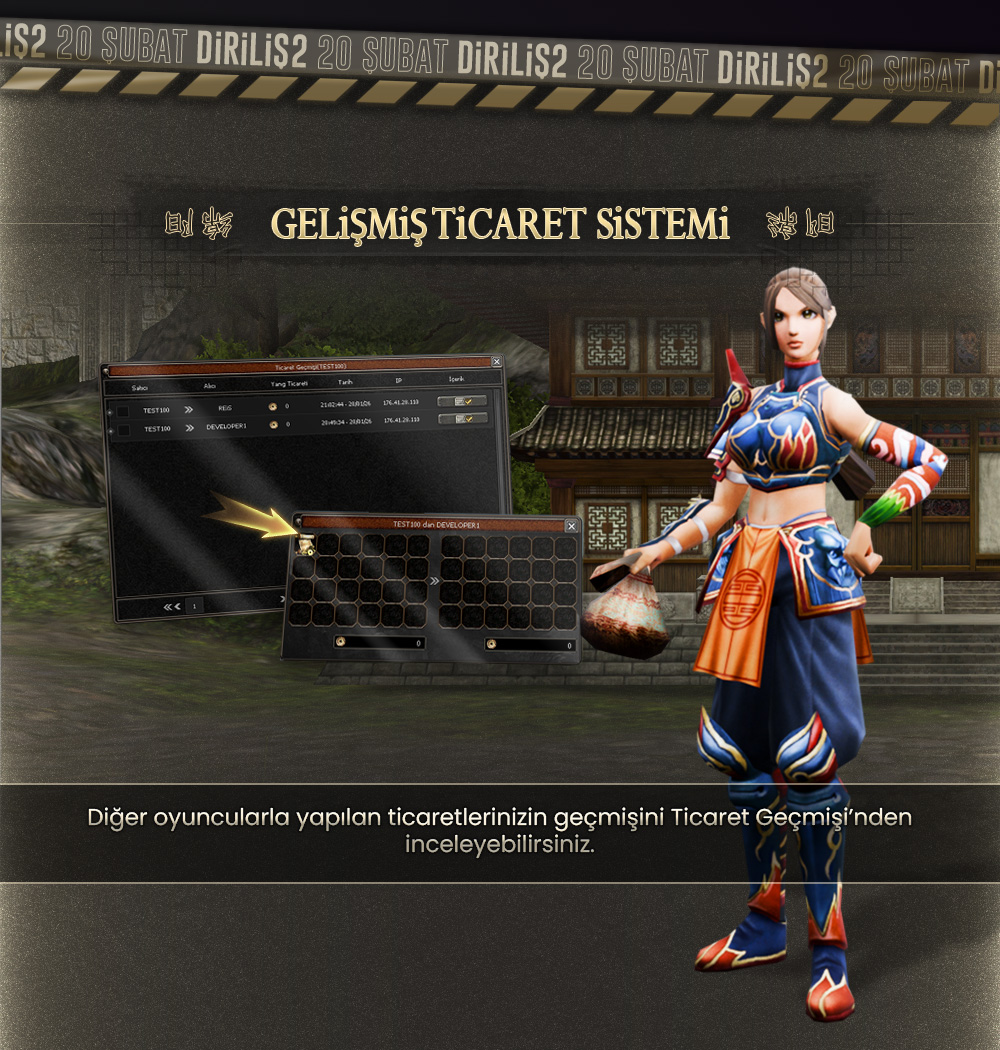
Task: Close the TEST100 dan DEVELOPER1 window
Action: pyautogui.click(x=572, y=526)
